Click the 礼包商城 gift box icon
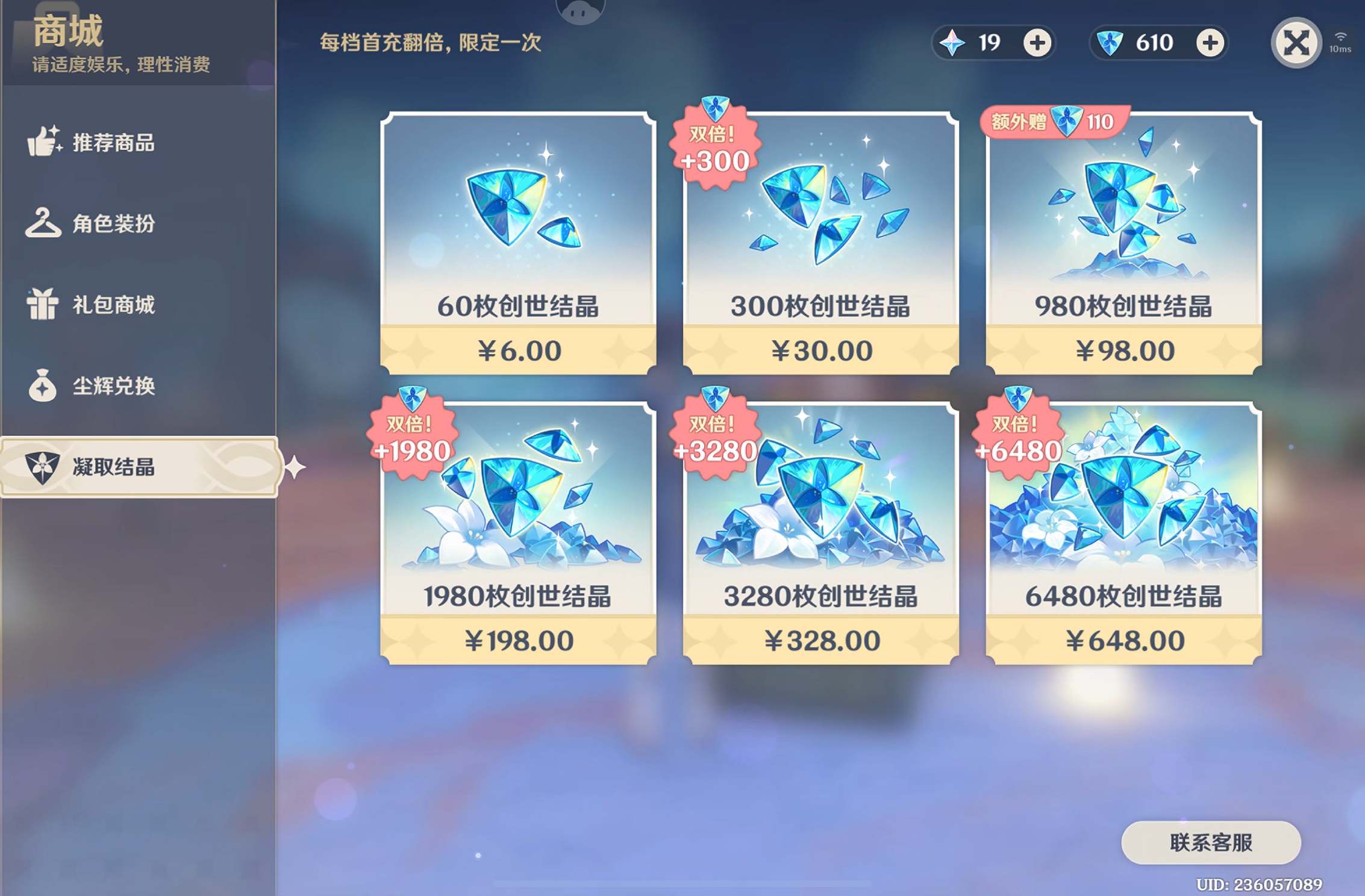The image size is (1365, 896). [43, 305]
